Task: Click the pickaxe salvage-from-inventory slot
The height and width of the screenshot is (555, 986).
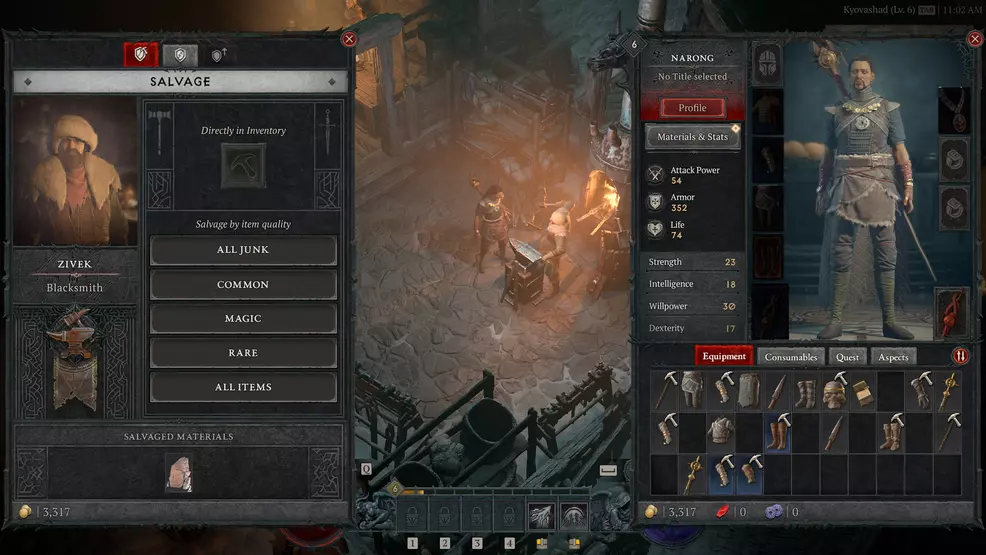Action: (243, 165)
